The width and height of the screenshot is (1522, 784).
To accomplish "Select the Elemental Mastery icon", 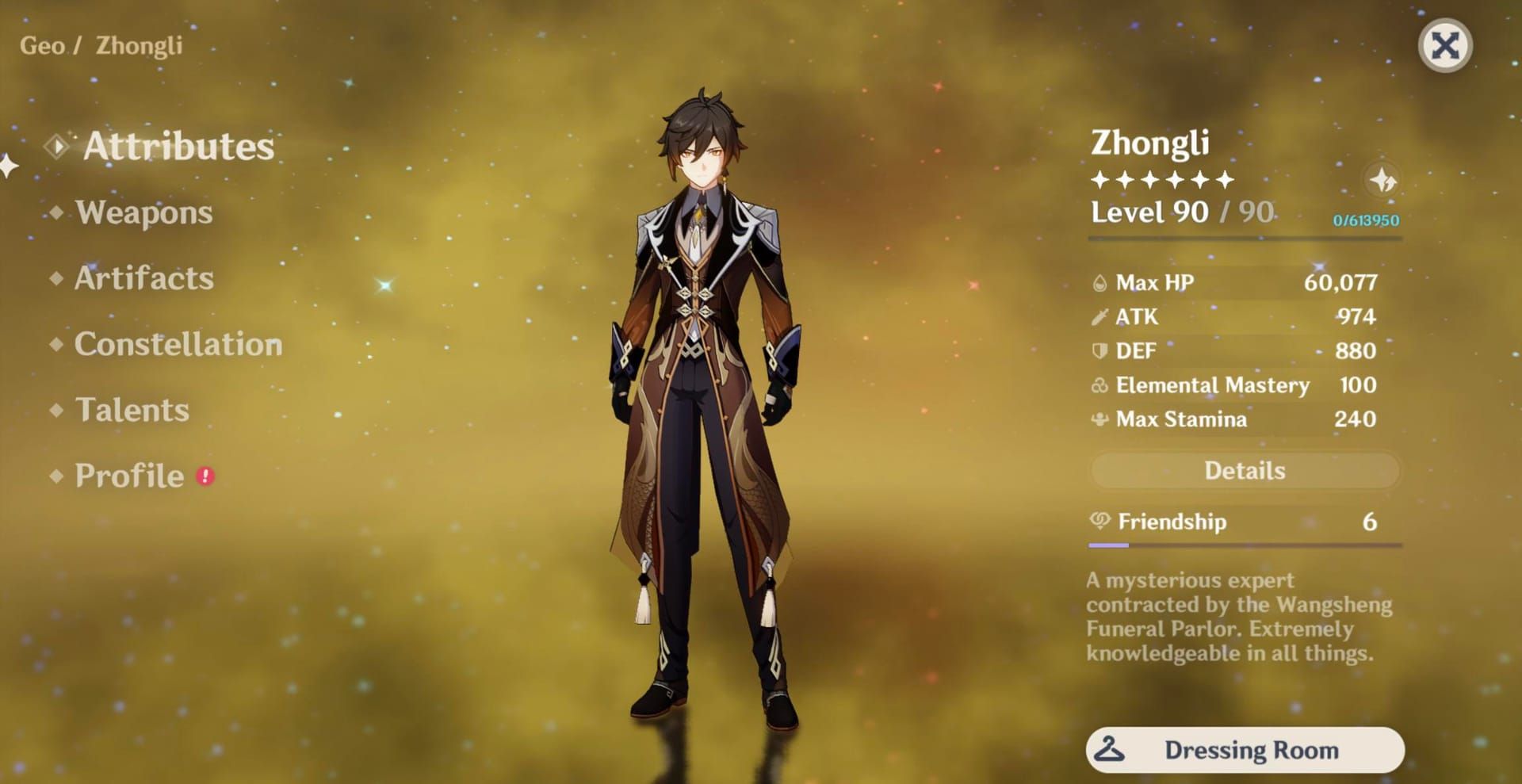I will (1100, 385).
